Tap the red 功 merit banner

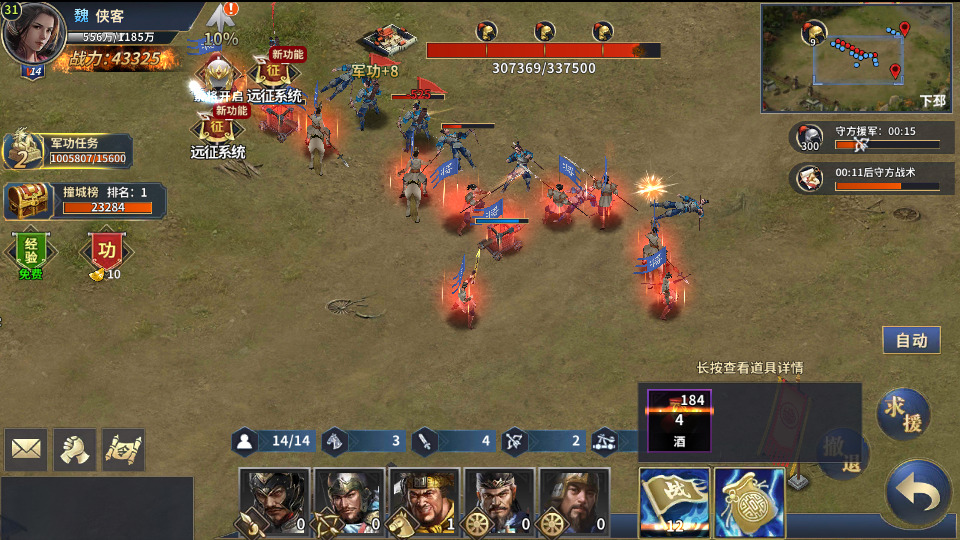pos(105,251)
